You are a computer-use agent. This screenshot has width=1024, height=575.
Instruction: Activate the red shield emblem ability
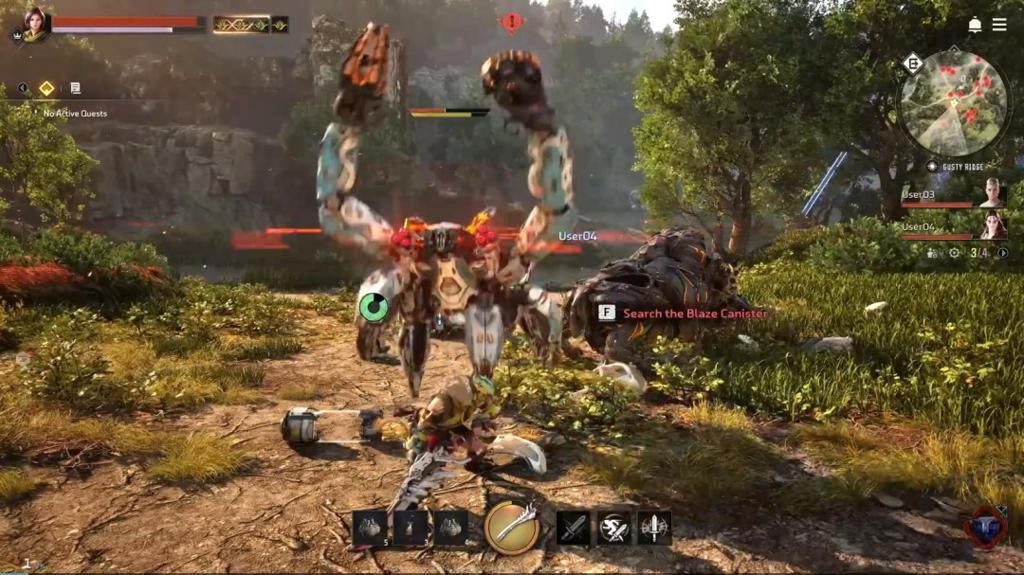coord(984,527)
